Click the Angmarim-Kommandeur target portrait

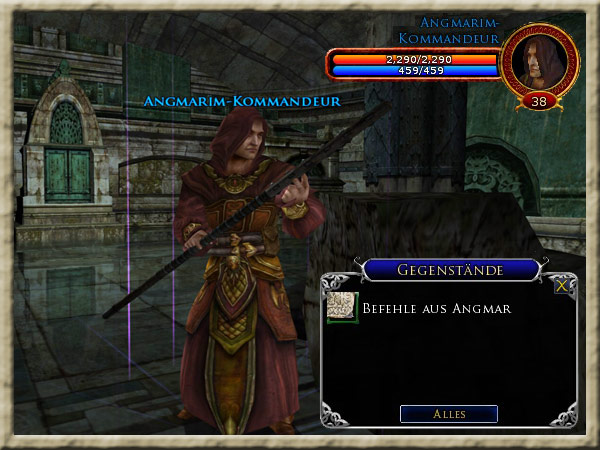[x=539, y=61]
